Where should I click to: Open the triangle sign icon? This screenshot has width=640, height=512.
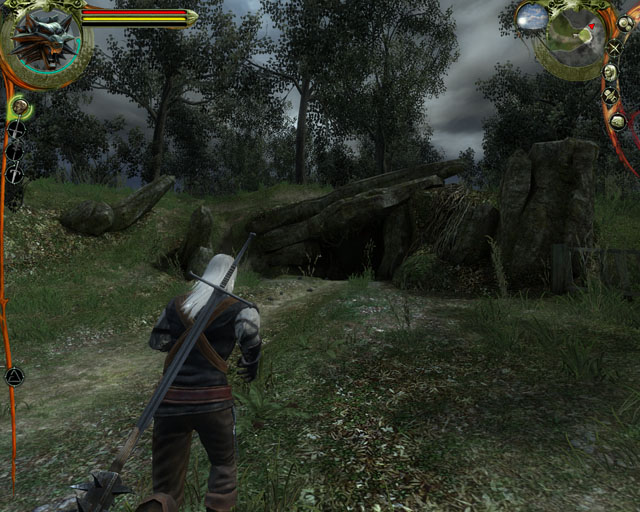coord(14,377)
